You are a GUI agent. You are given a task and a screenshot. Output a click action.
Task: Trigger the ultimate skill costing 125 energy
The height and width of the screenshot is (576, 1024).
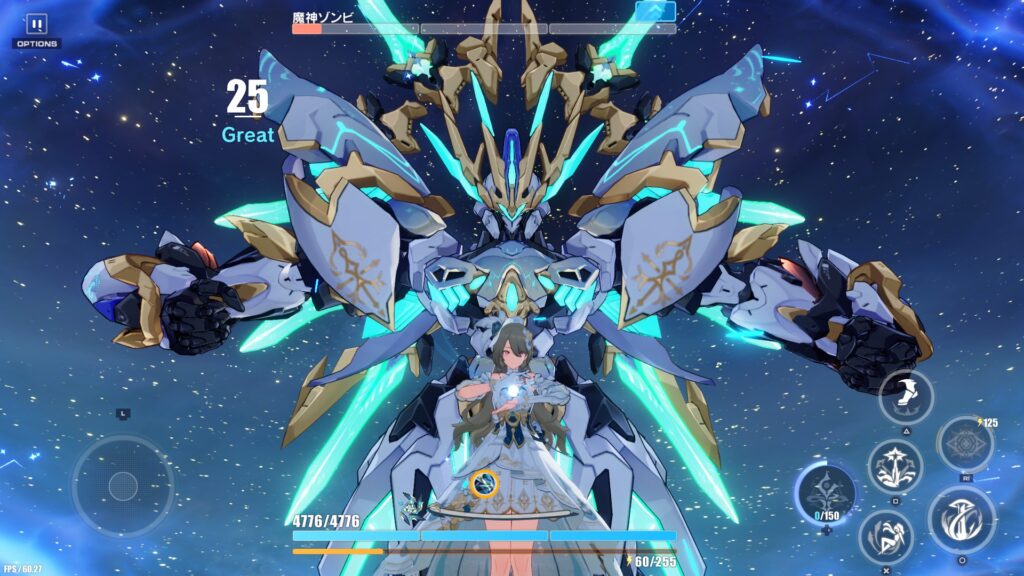pos(965,445)
